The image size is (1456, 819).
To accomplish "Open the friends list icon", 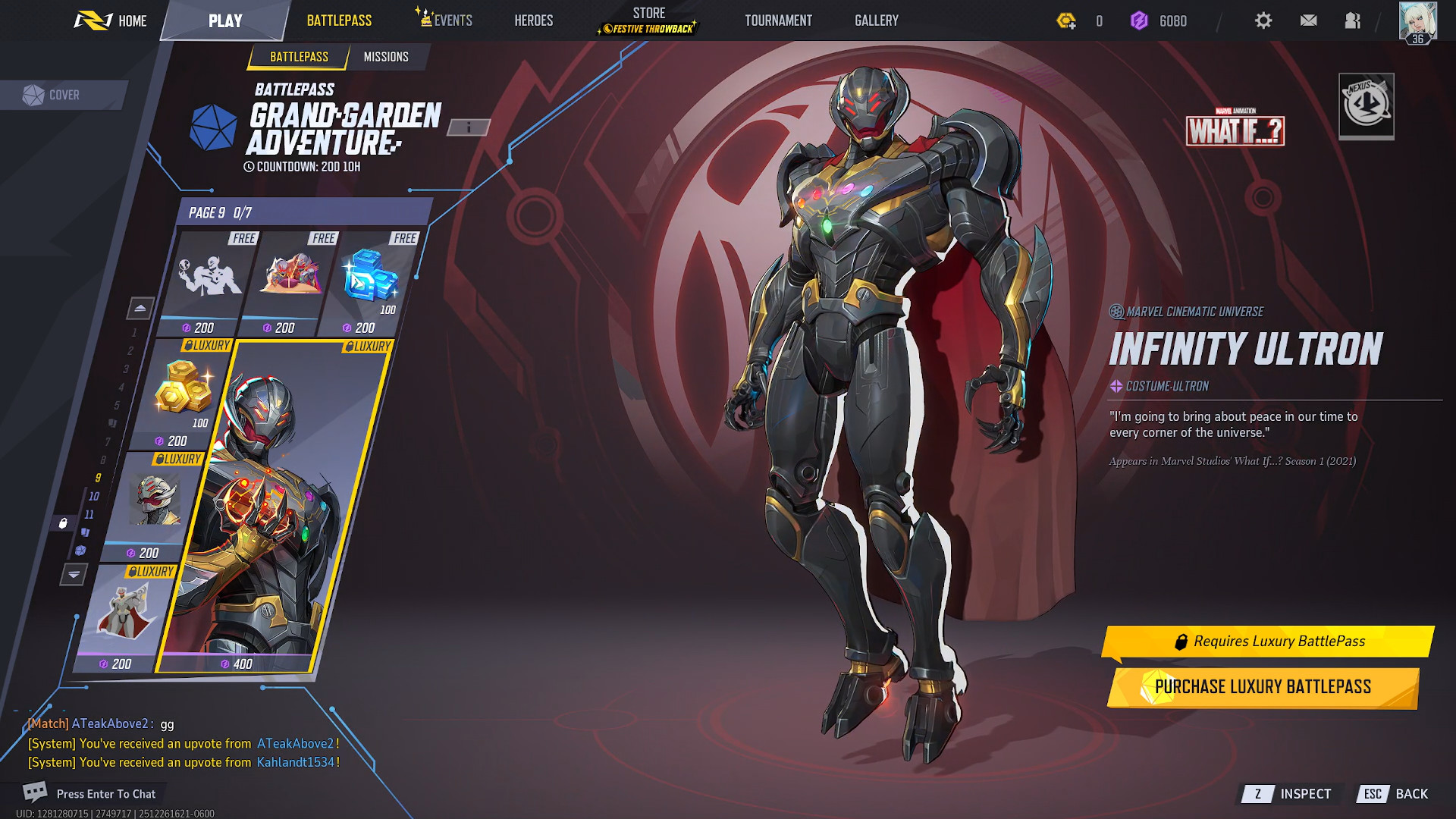I will [1352, 20].
